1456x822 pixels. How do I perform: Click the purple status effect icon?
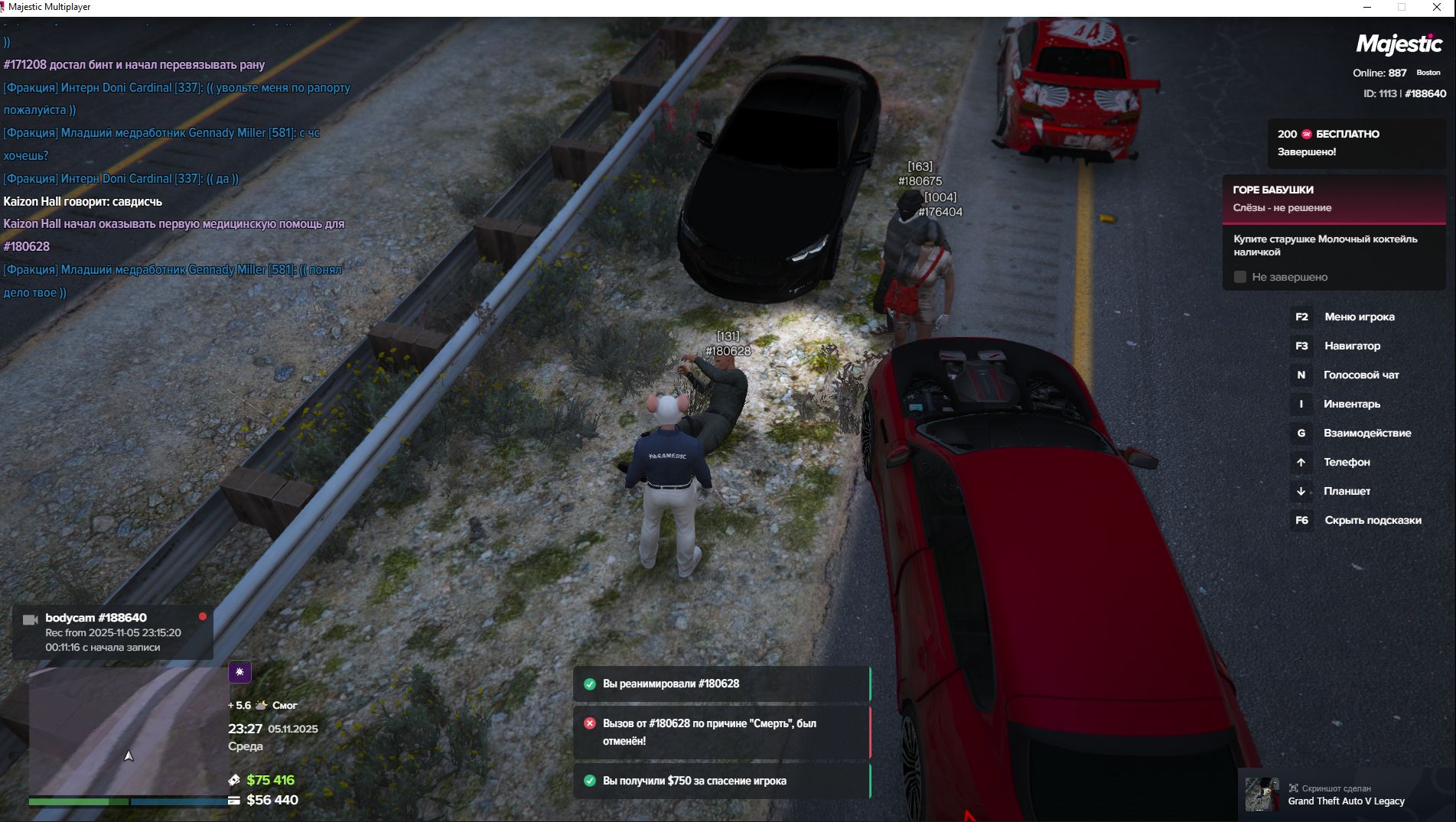click(x=239, y=672)
